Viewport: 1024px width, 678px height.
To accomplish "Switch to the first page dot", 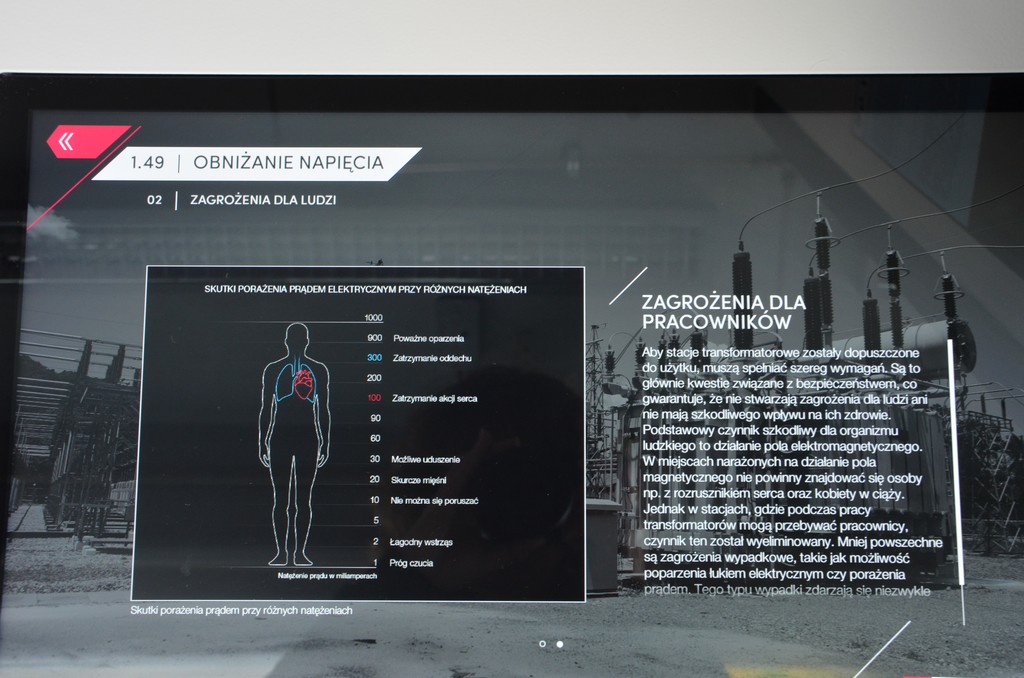I will click(542, 644).
